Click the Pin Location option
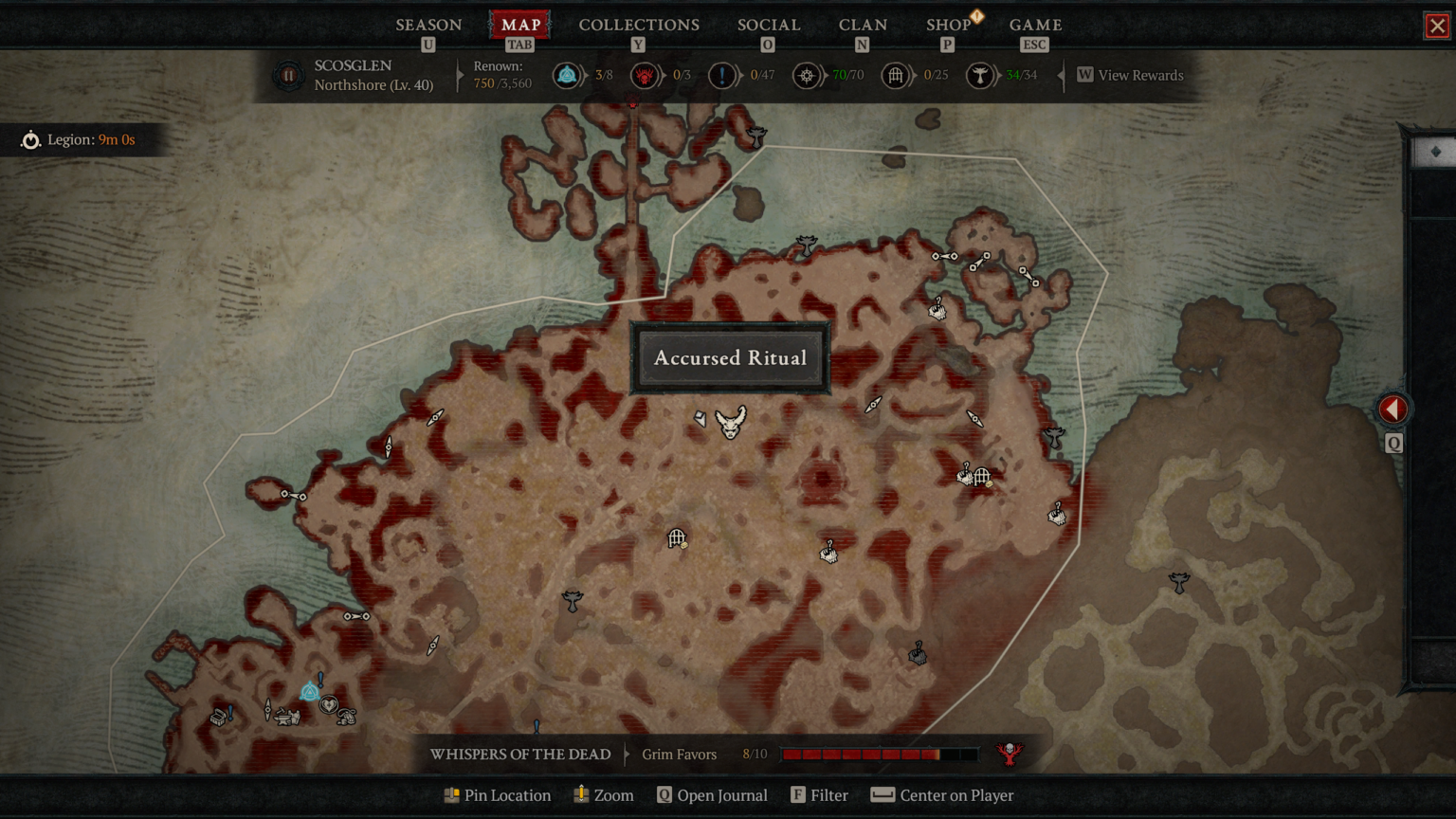The width and height of the screenshot is (1456, 819). 497,795
